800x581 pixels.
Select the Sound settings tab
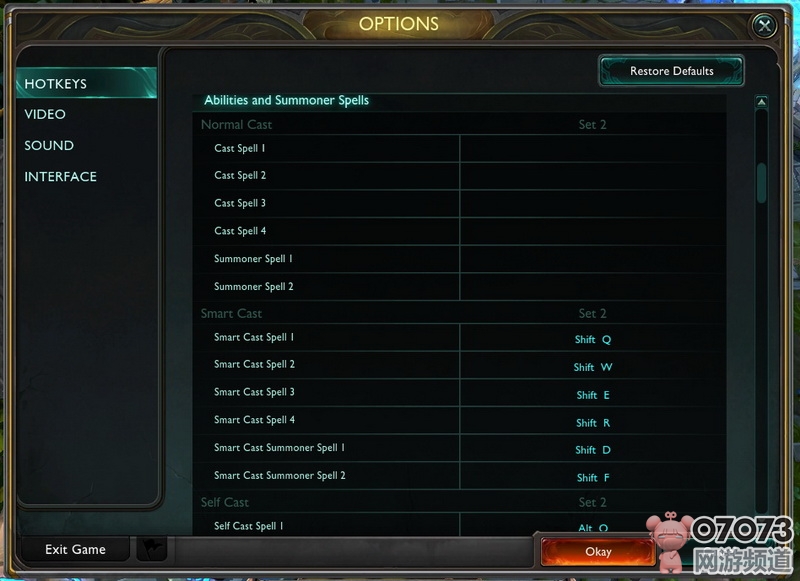click(x=49, y=145)
